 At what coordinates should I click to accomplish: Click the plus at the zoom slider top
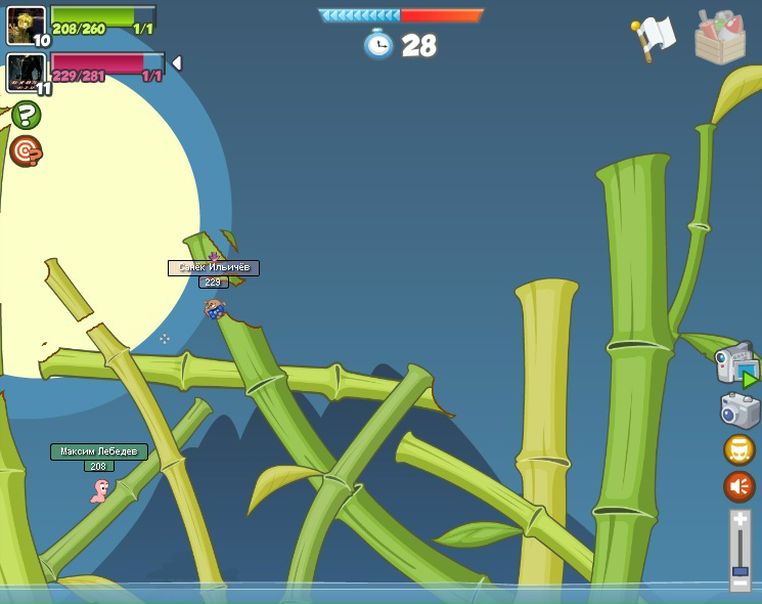[x=740, y=518]
